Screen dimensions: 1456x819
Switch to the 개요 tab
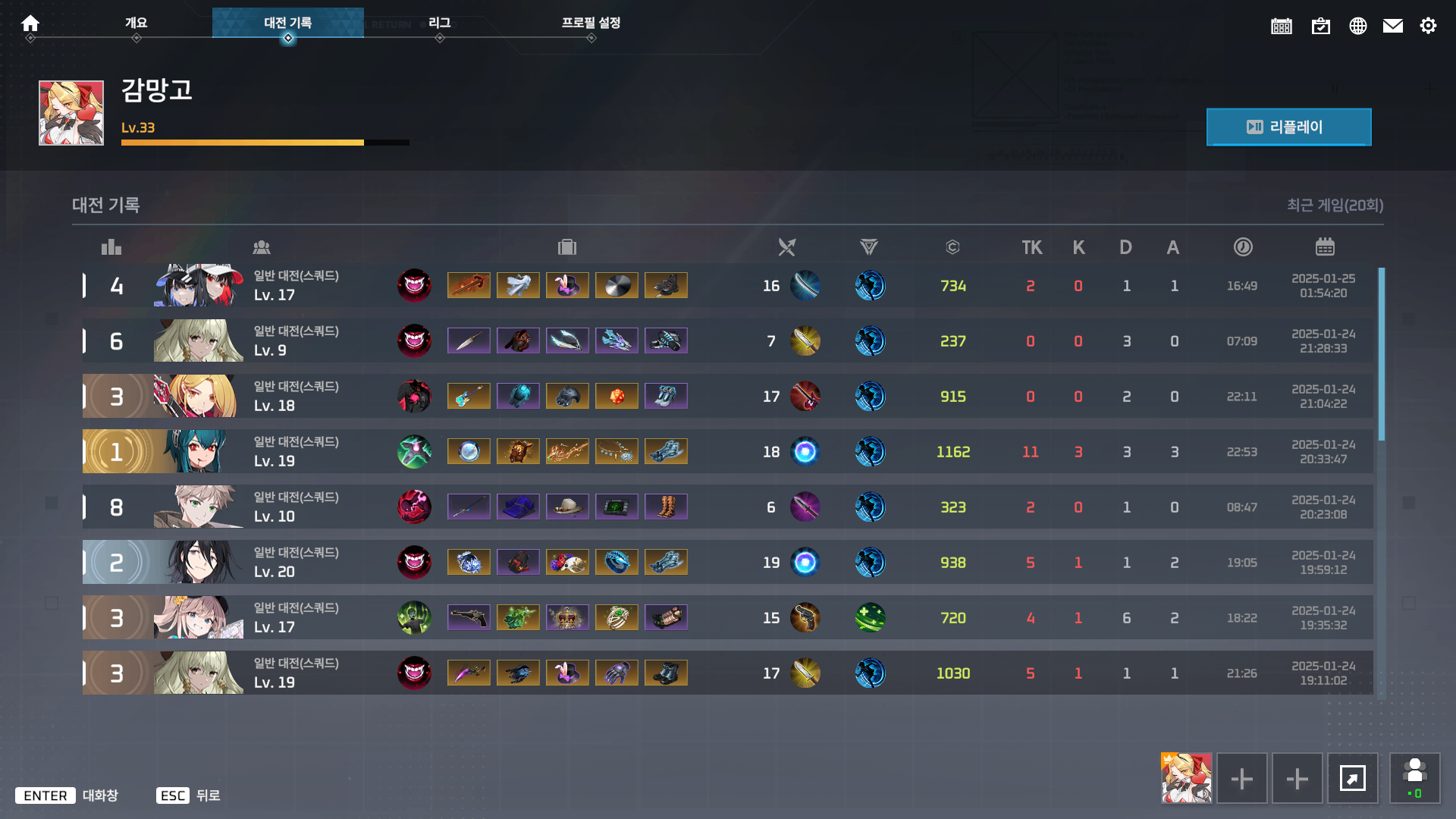[x=136, y=24]
